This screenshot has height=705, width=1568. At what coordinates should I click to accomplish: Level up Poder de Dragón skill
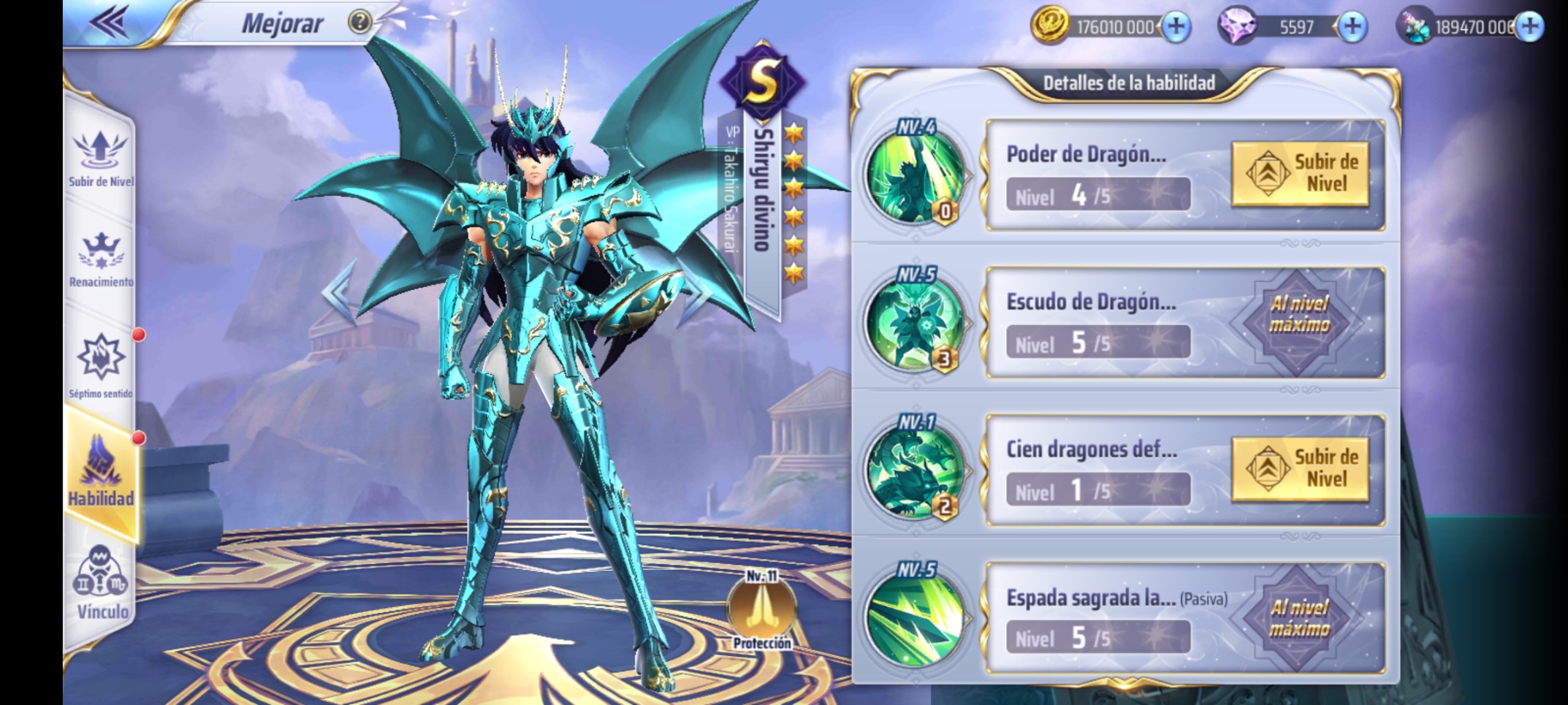click(x=1300, y=174)
